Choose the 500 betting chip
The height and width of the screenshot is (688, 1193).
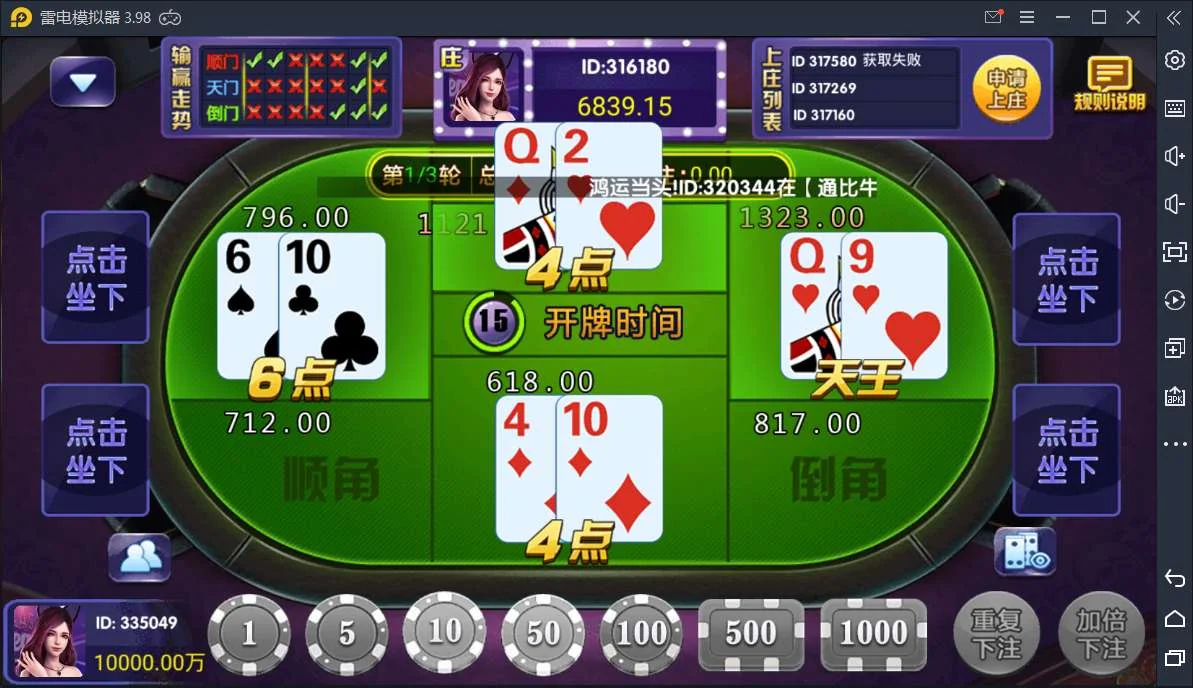pyautogui.click(x=750, y=634)
